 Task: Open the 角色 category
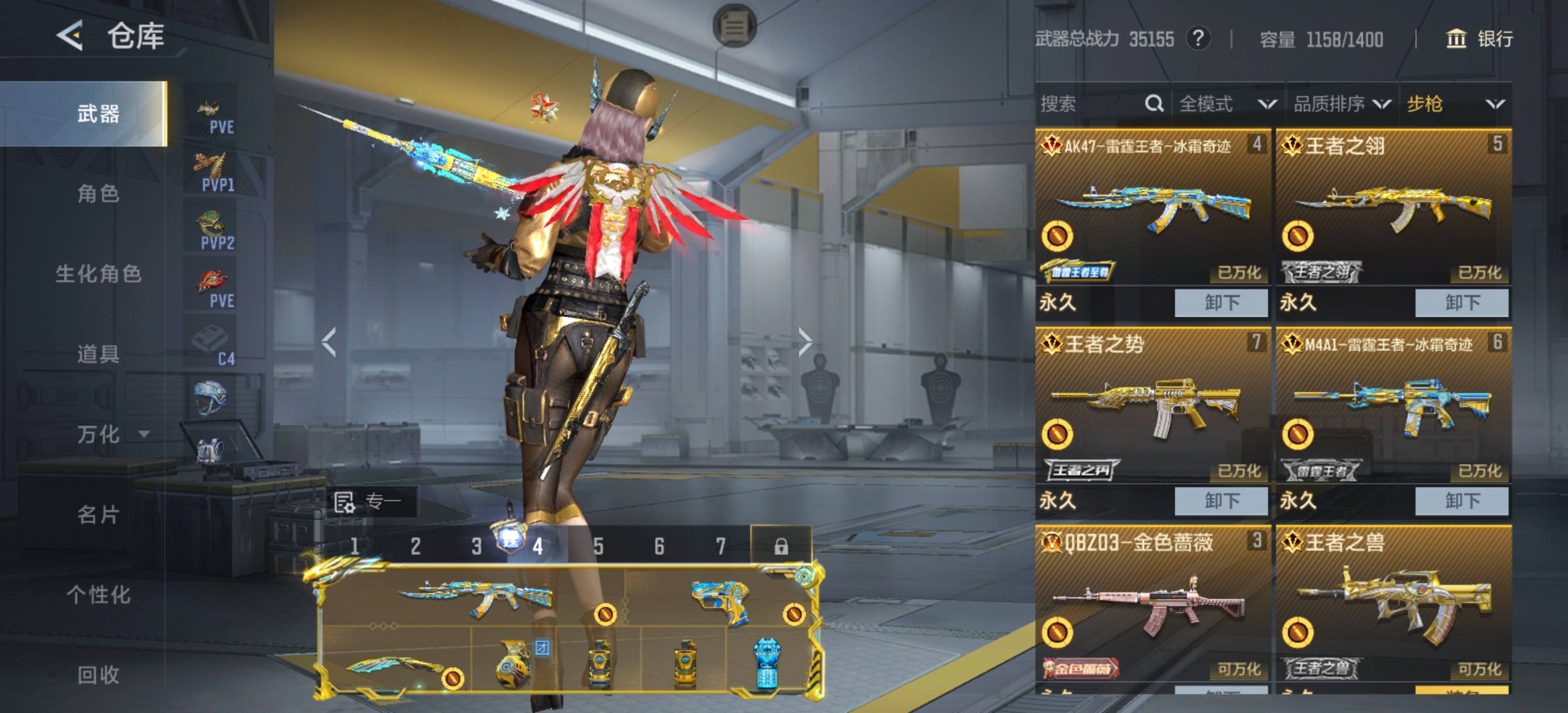click(x=98, y=194)
